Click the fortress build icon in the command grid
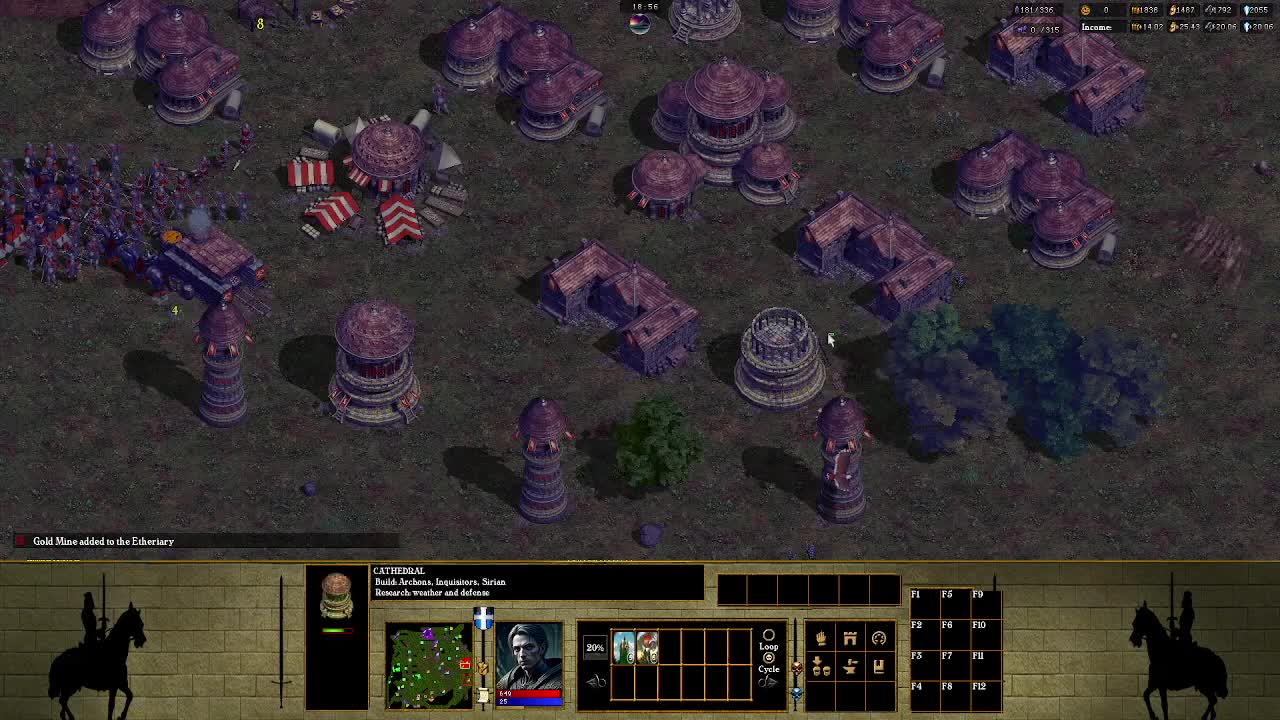The image size is (1280, 720). (x=851, y=638)
